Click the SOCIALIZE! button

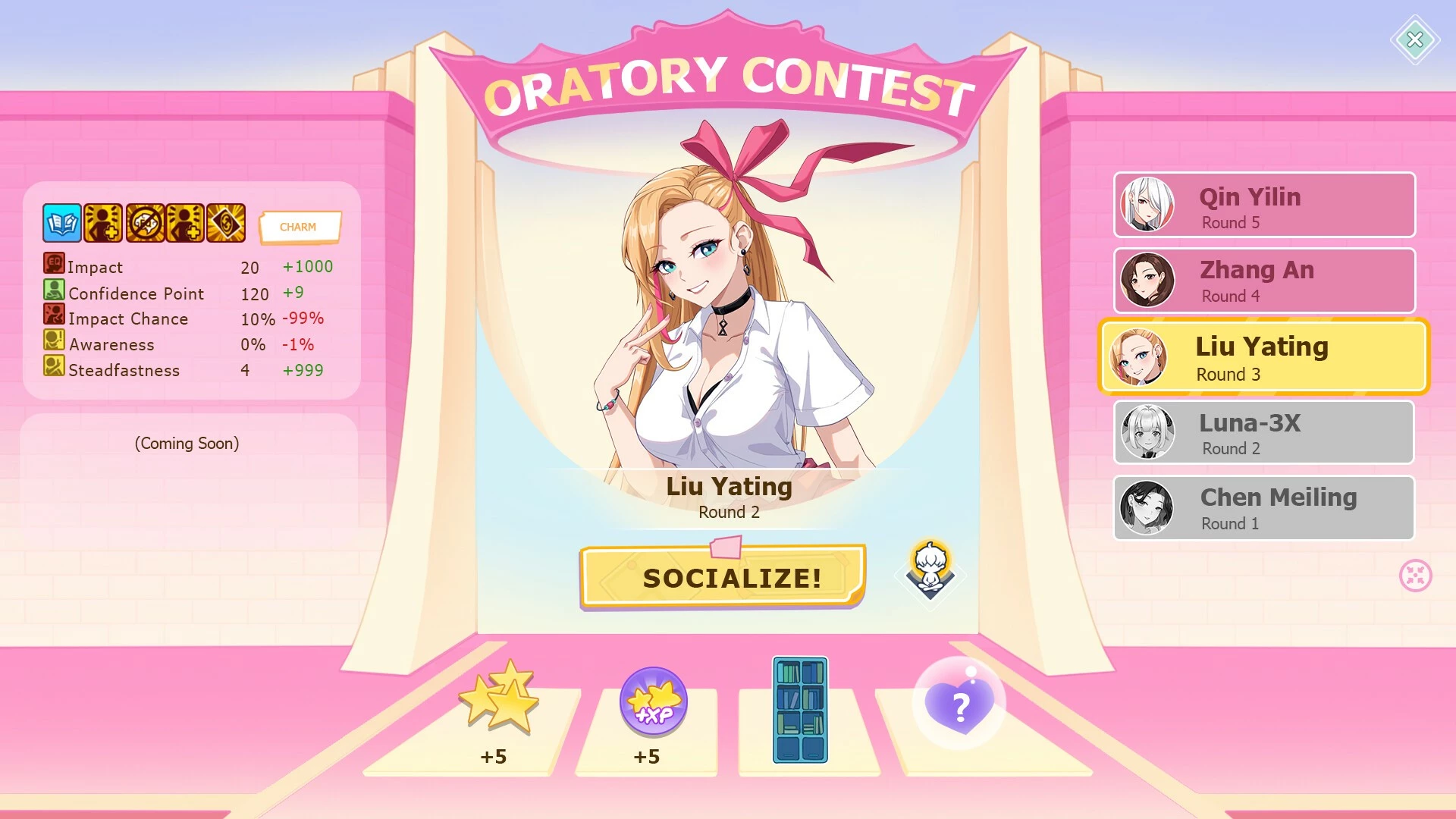click(x=722, y=577)
